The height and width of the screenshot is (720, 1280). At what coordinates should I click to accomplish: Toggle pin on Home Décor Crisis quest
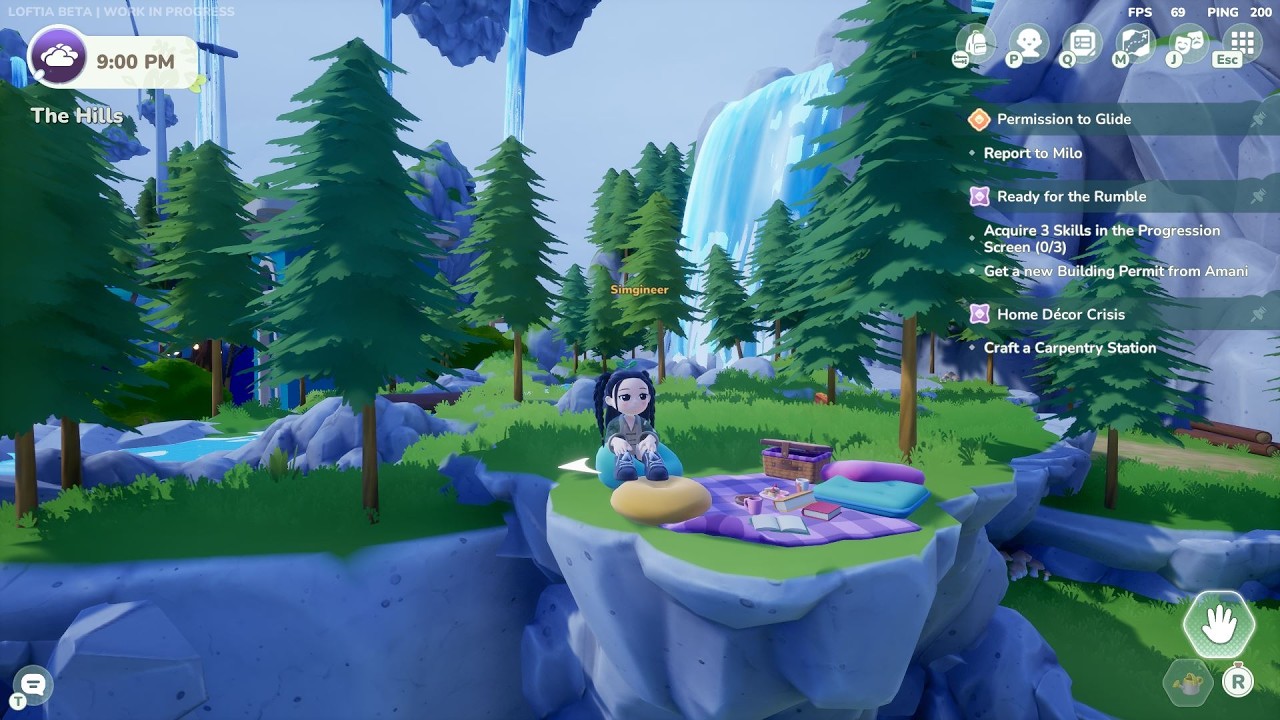click(1258, 315)
